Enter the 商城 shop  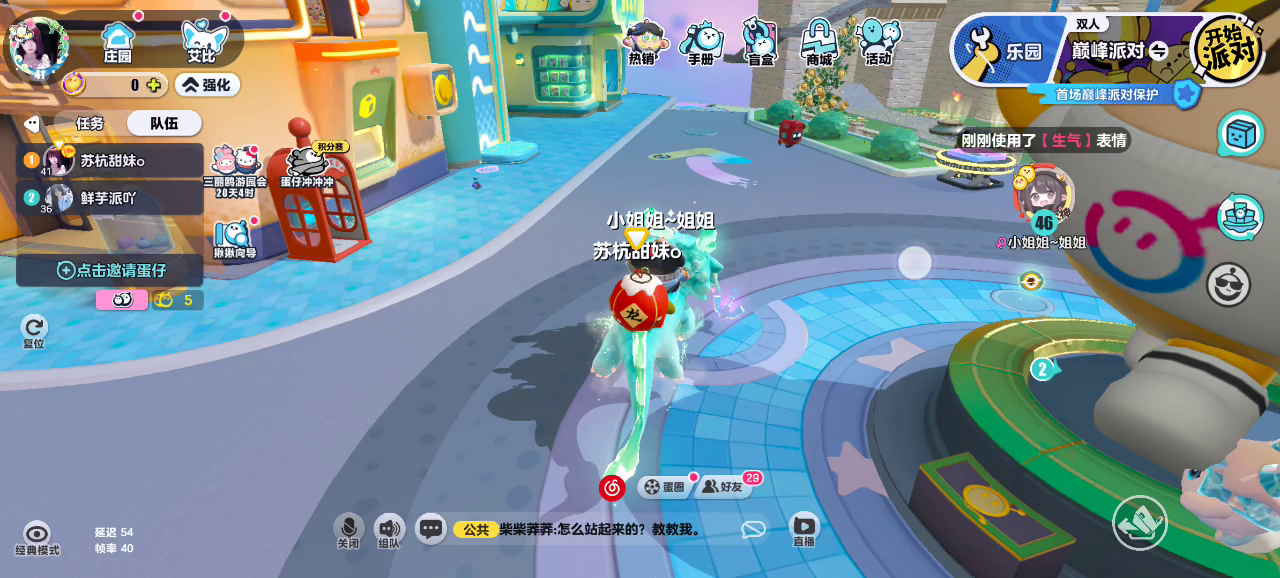tap(819, 42)
